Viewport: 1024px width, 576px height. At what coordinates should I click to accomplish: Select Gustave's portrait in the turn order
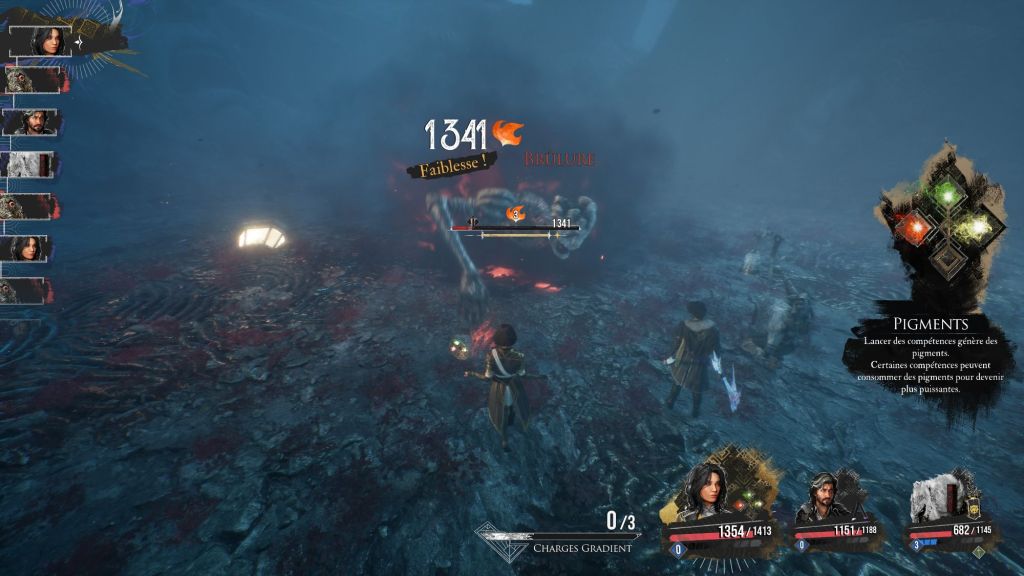[x=32, y=122]
